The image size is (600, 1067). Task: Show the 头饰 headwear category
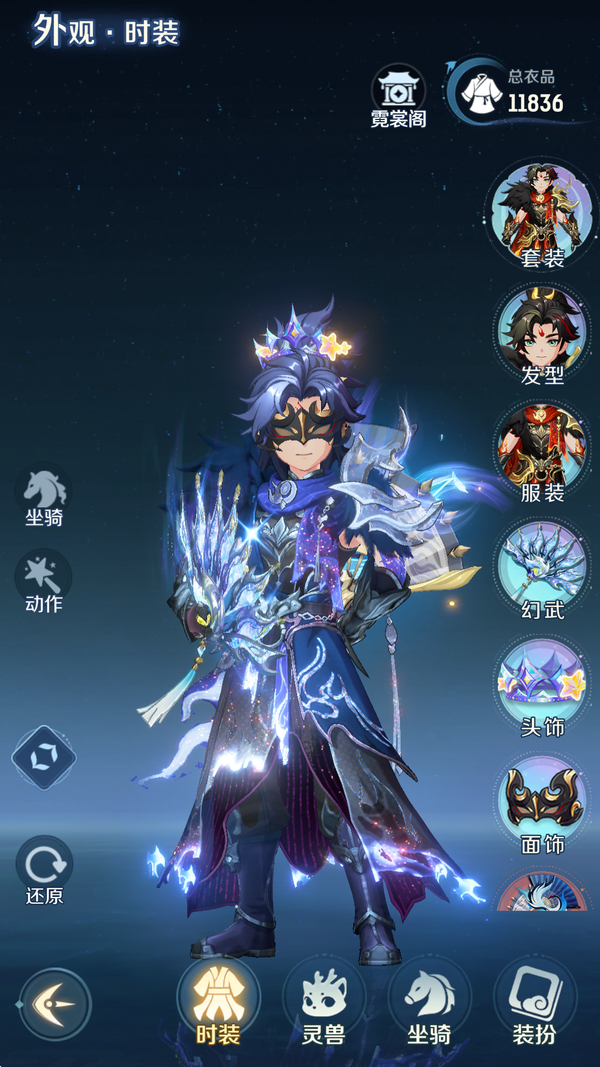click(543, 683)
